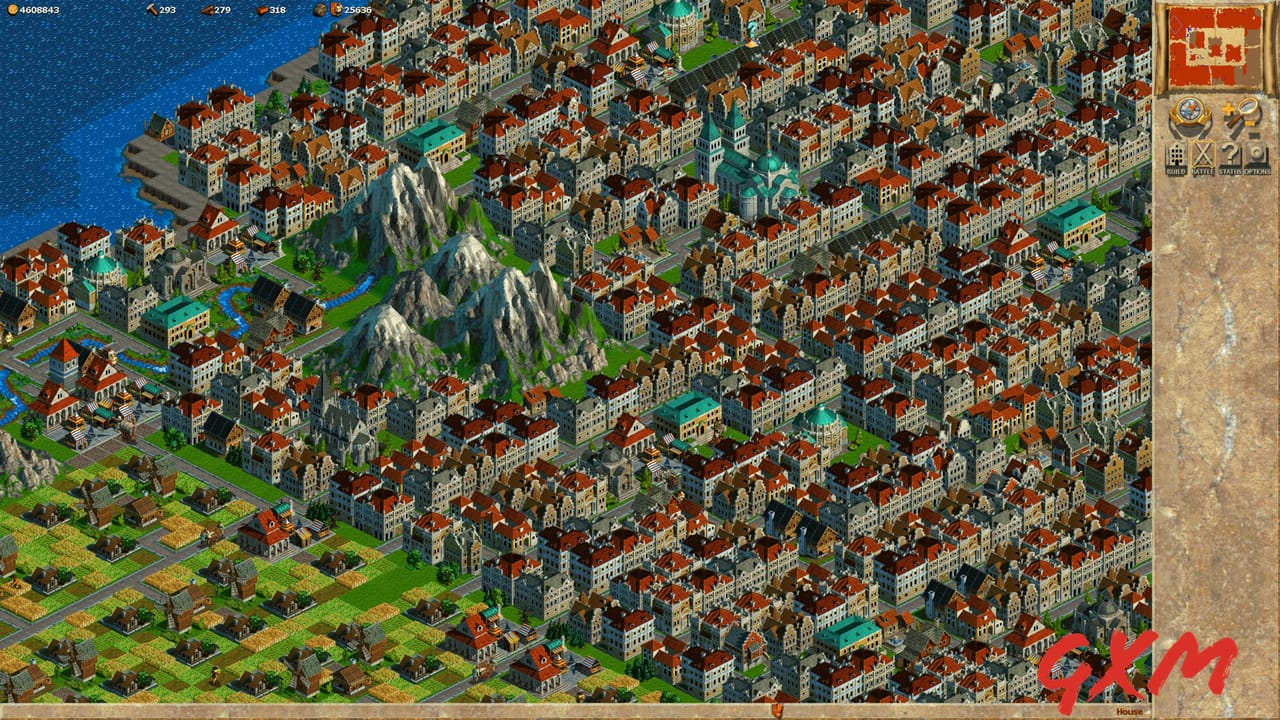Click the brick resource icon

point(262,10)
